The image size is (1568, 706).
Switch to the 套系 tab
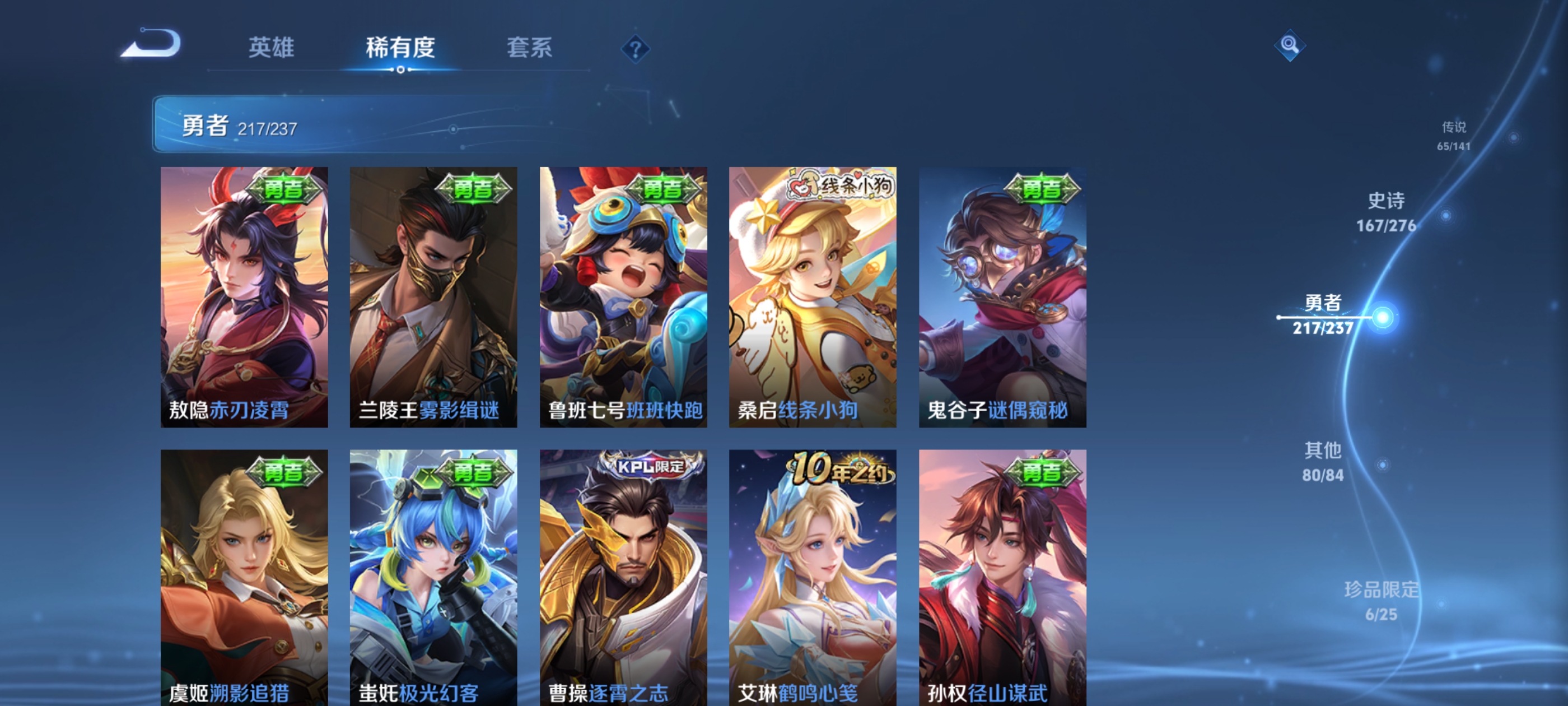(529, 49)
